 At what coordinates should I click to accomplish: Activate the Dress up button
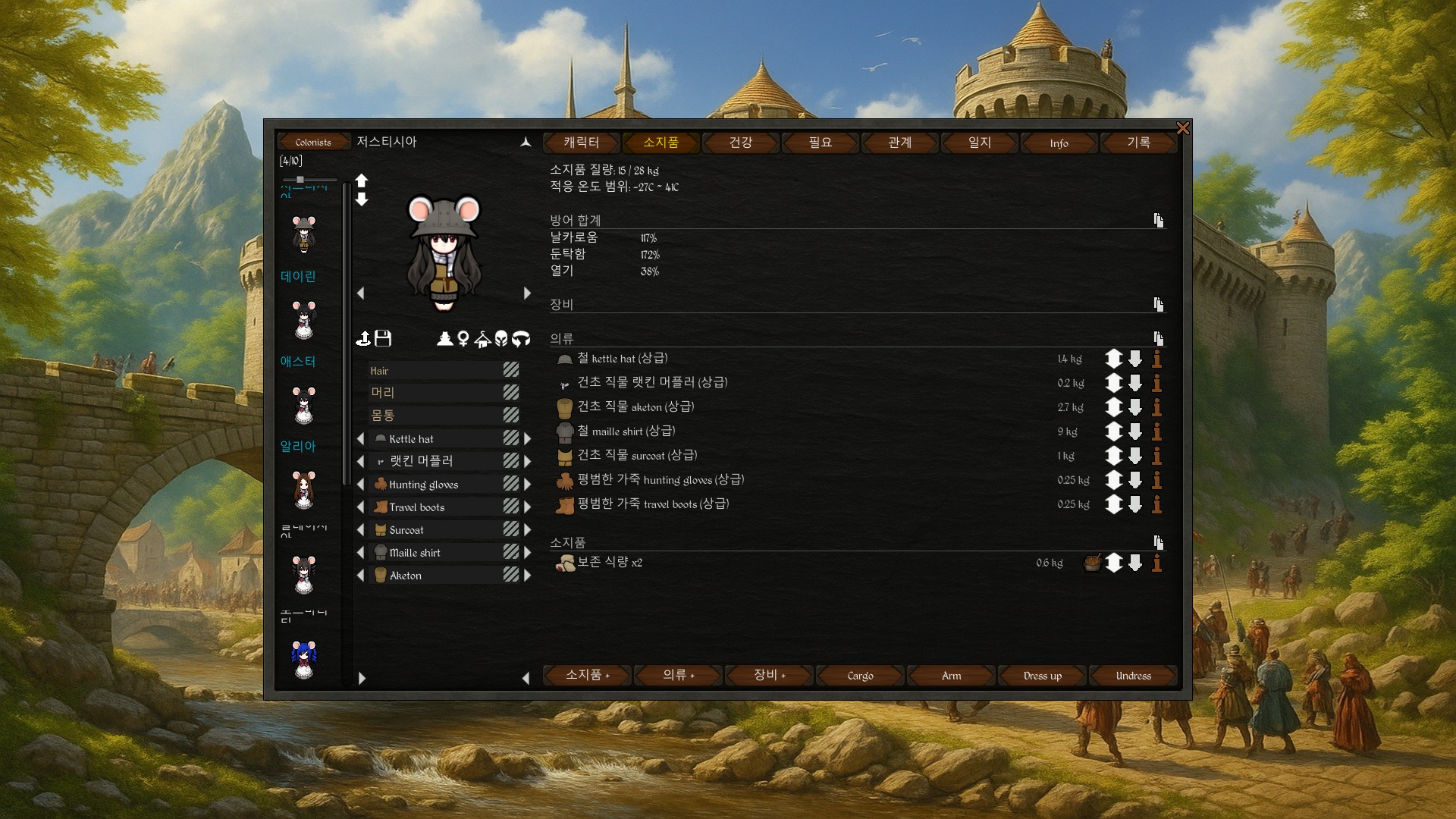[x=1043, y=676]
